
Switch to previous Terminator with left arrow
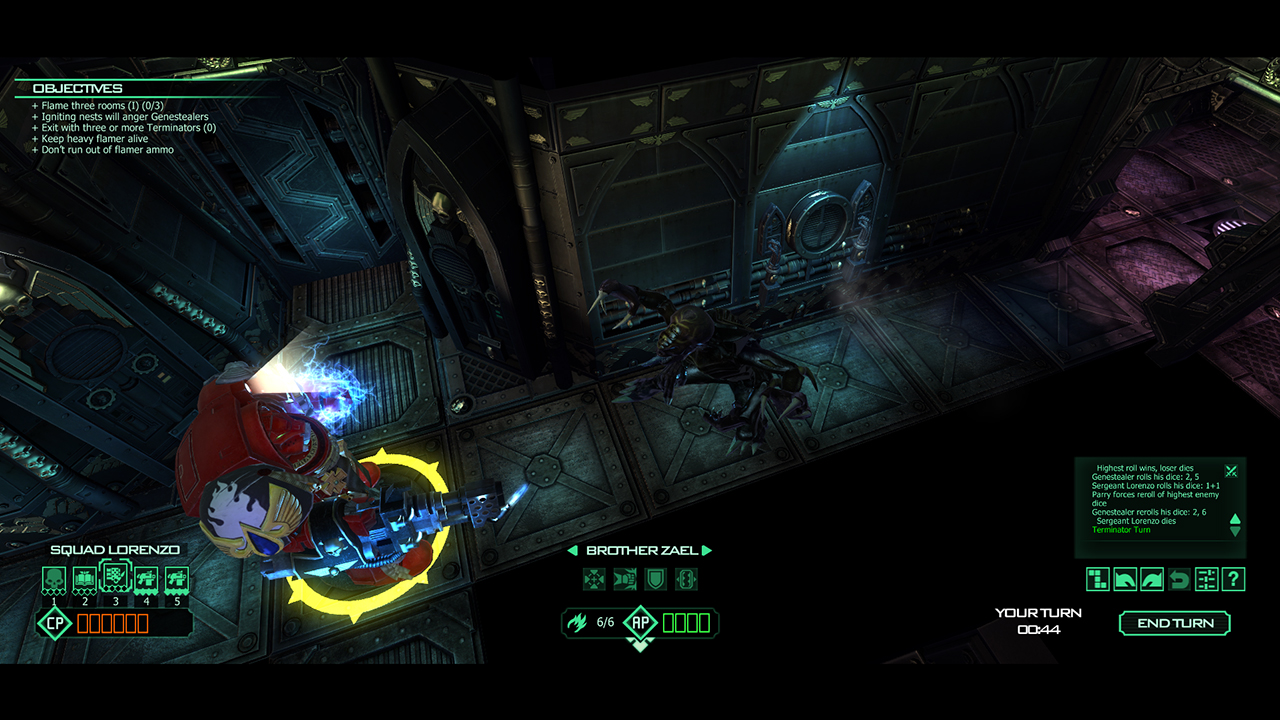click(x=573, y=551)
